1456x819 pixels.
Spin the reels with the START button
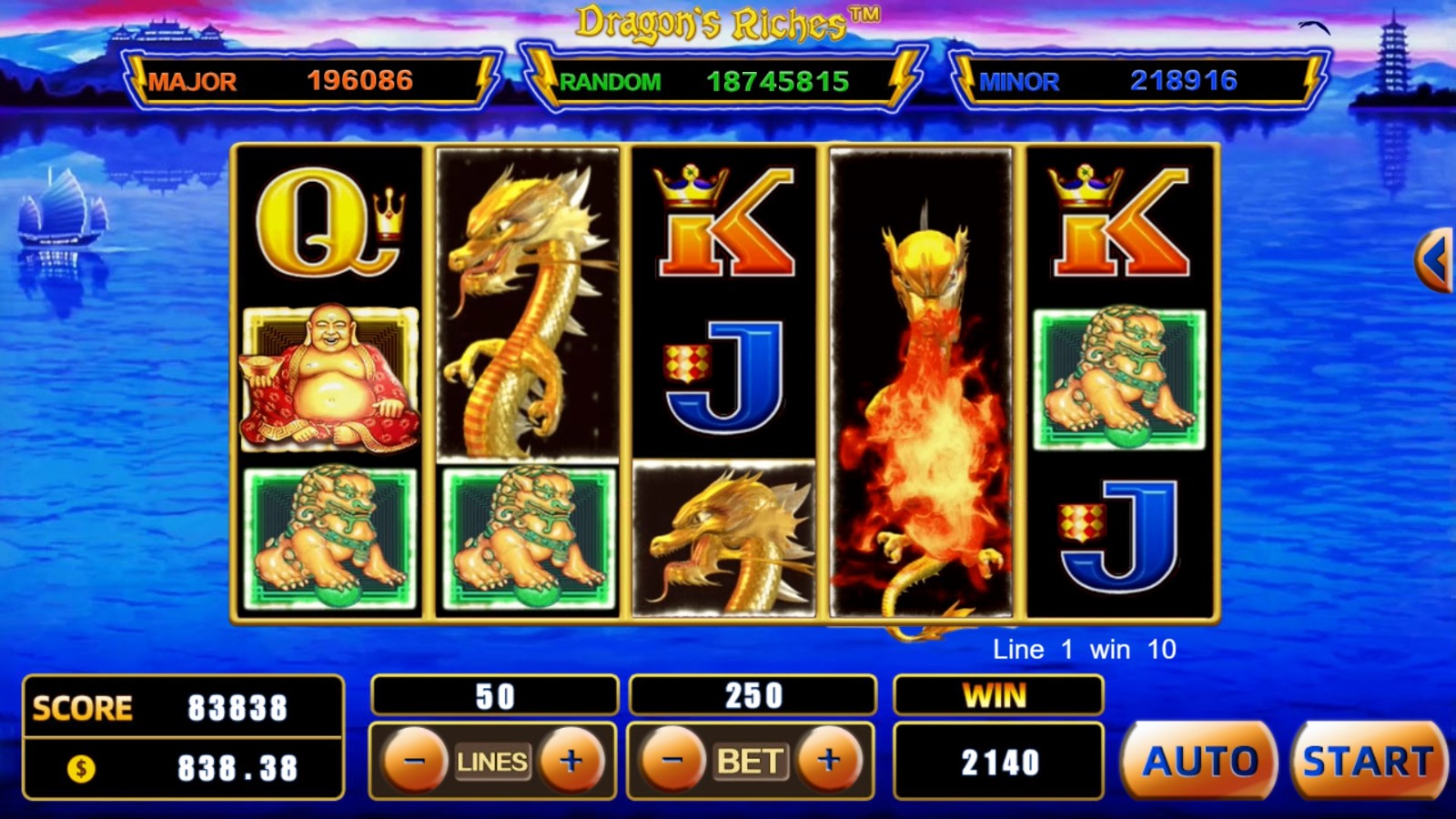coord(1368,761)
